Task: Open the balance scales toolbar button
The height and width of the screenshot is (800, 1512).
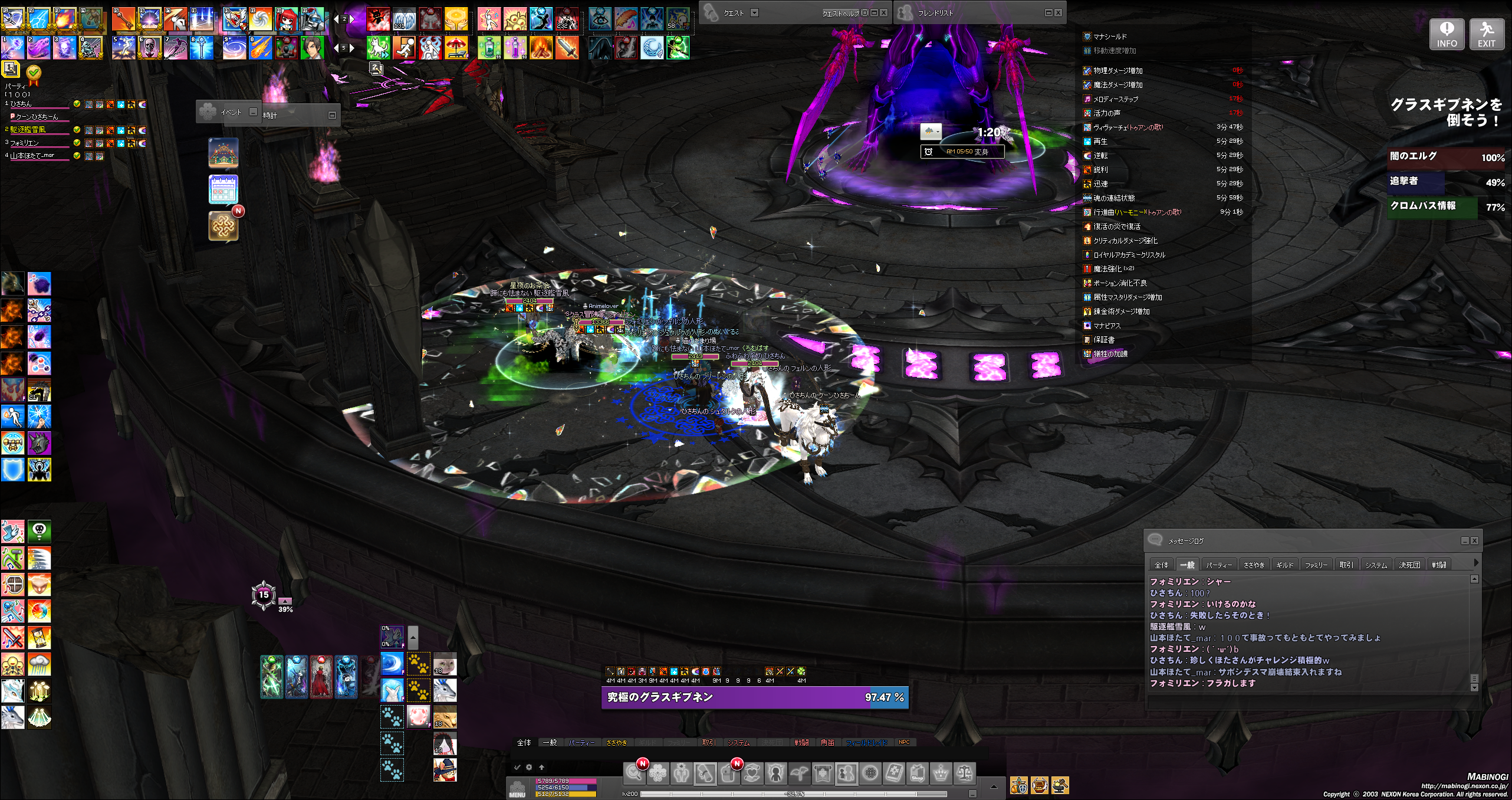Action: [964, 773]
